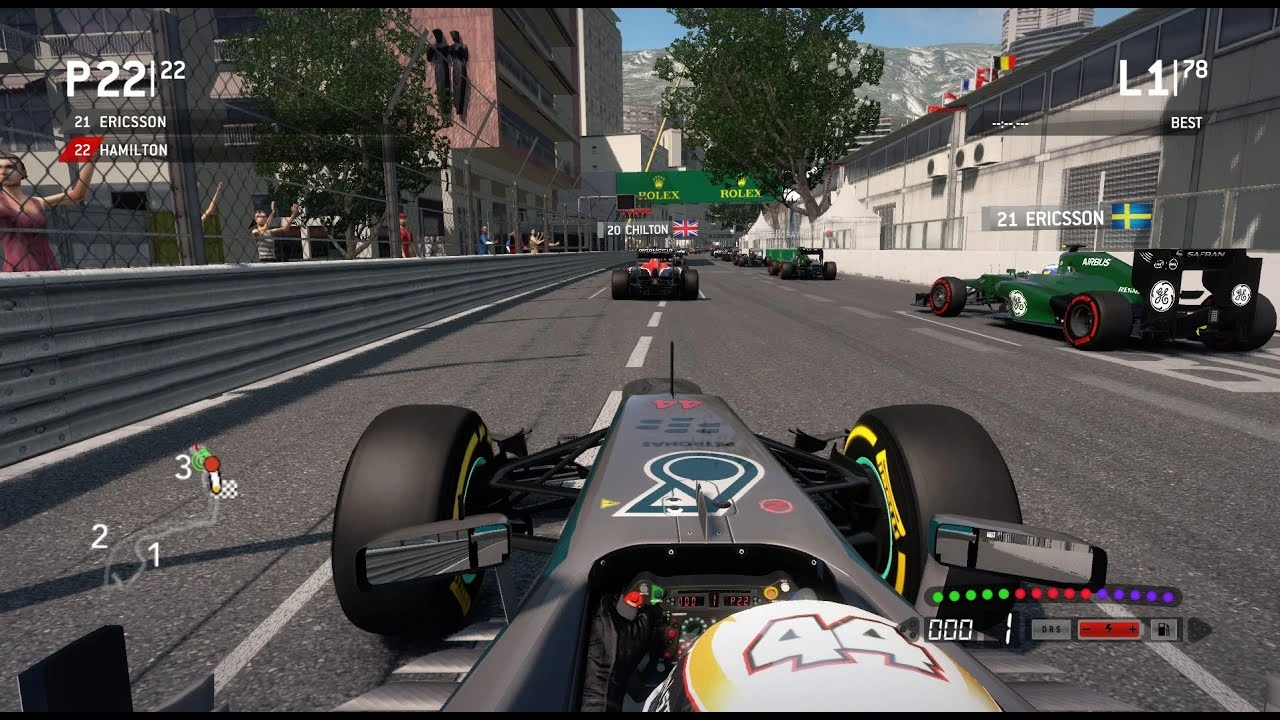Click the 21 ERICSSON proximity nameplate
Image resolution: width=1280 pixels, height=720 pixels.
coord(1050,217)
